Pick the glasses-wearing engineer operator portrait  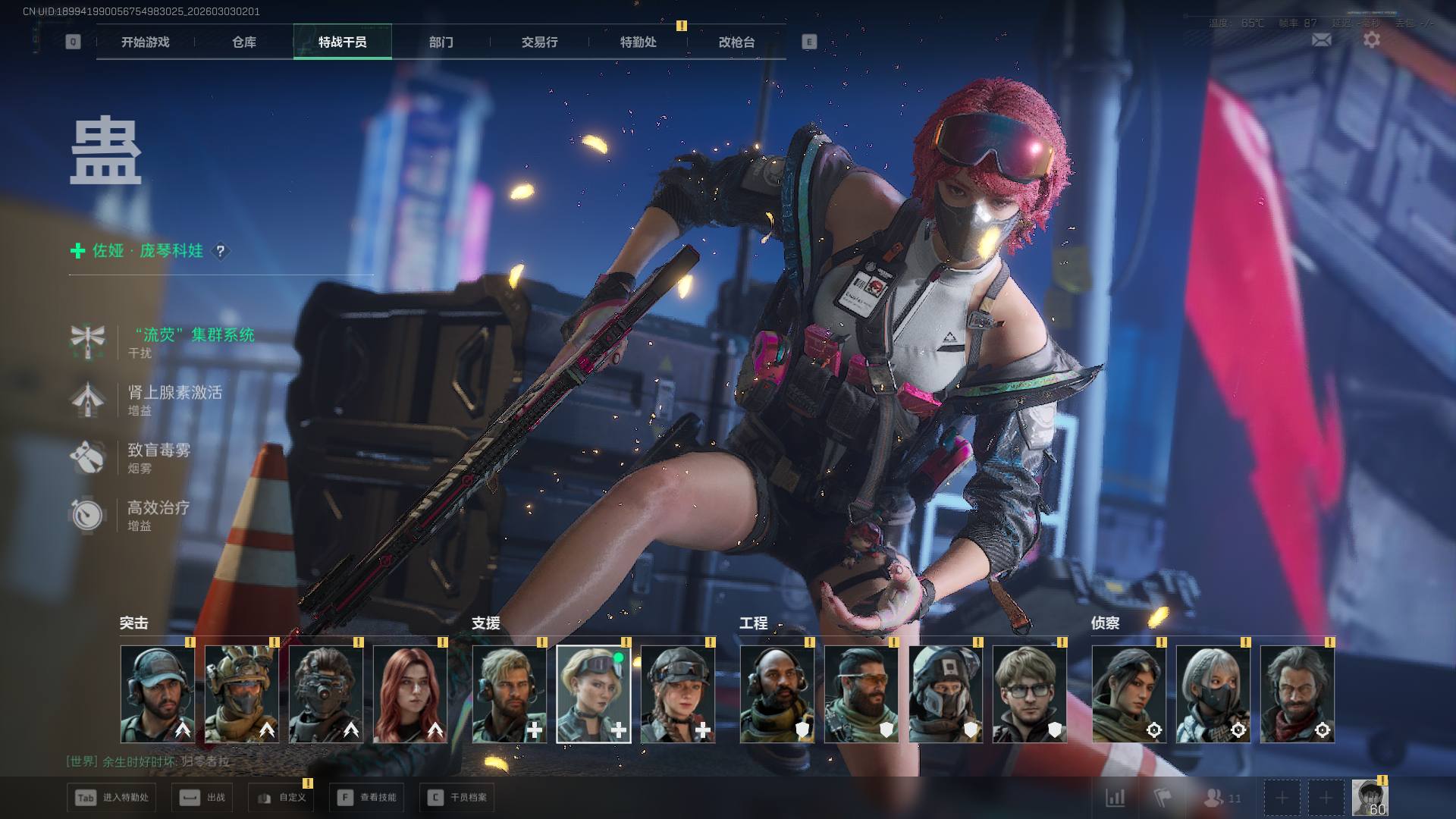tap(1029, 694)
